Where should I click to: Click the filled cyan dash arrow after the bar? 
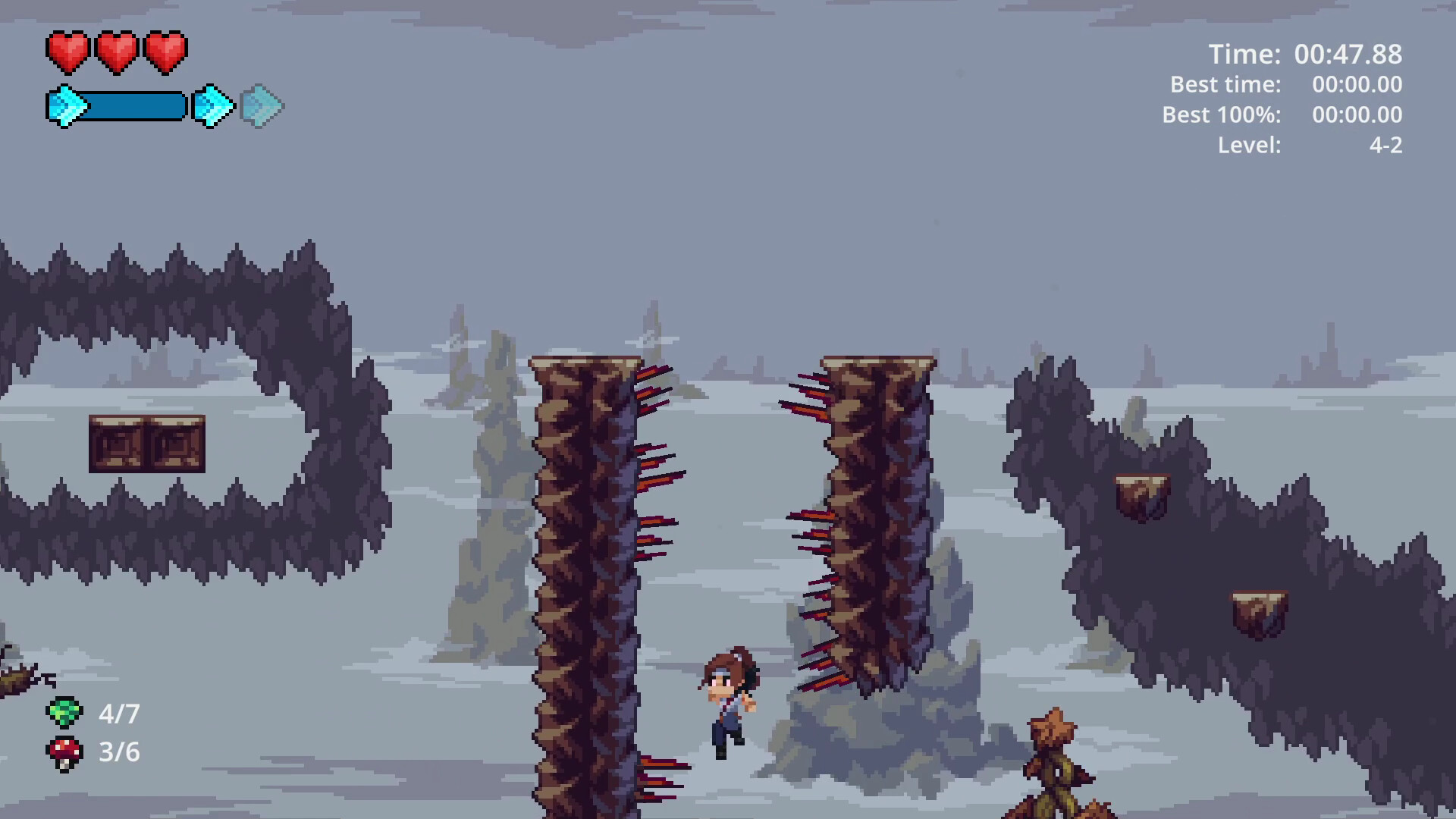click(212, 106)
